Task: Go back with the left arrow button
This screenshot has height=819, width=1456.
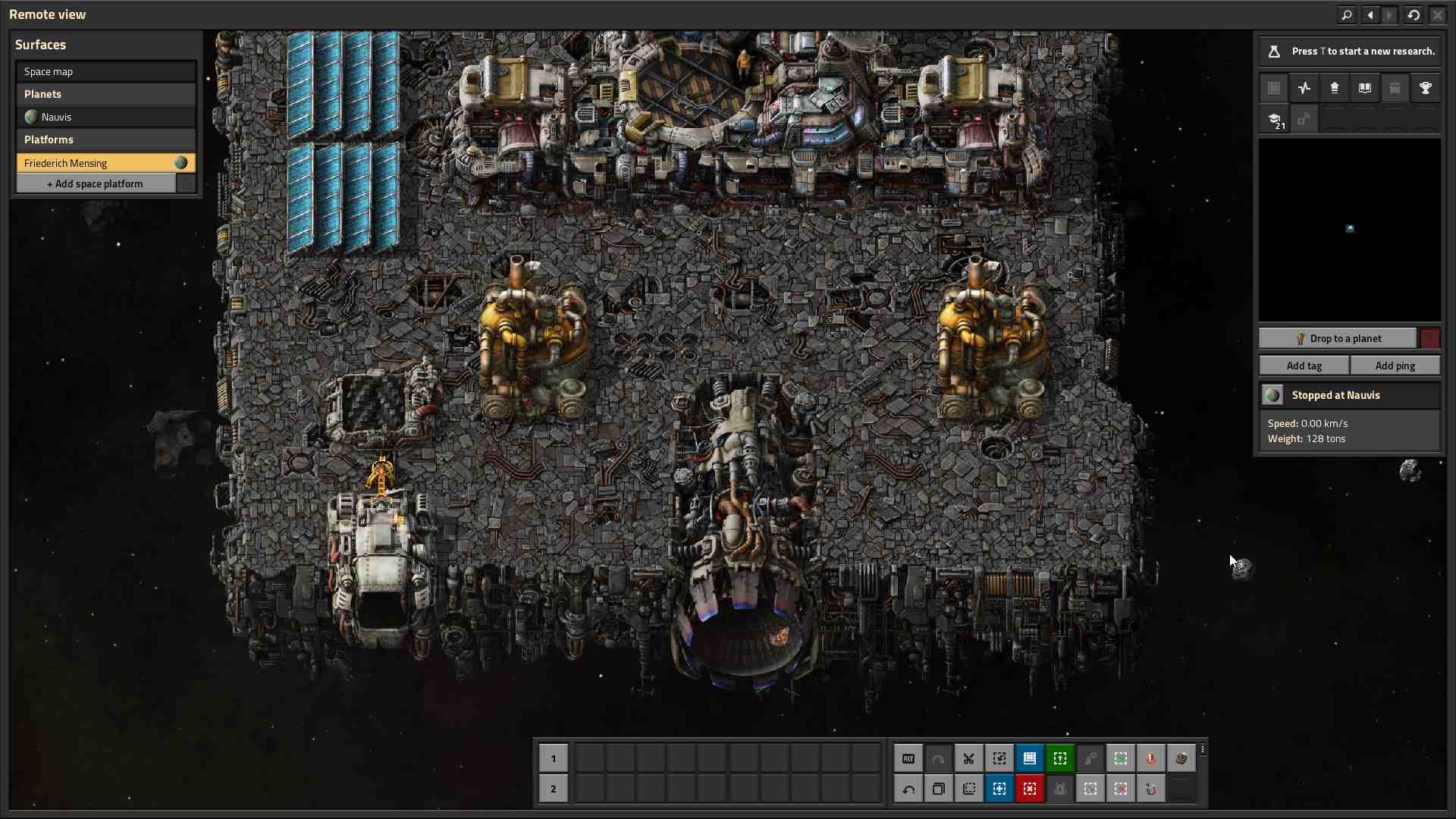Action: click(x=1370, y=14)
